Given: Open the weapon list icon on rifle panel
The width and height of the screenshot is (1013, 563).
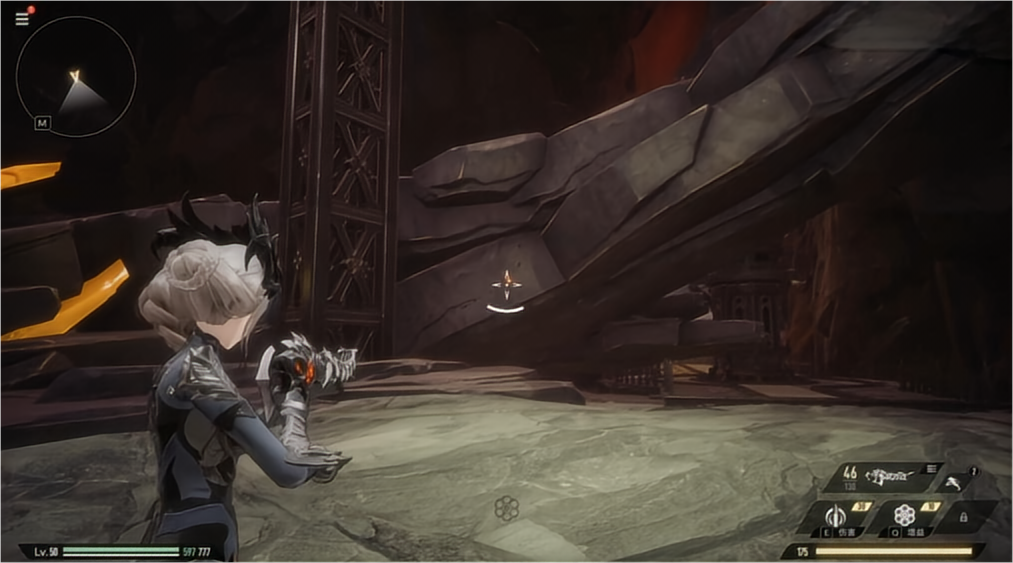Looking at the screenshot, I should pyautogui.click(x=931, y=468).
